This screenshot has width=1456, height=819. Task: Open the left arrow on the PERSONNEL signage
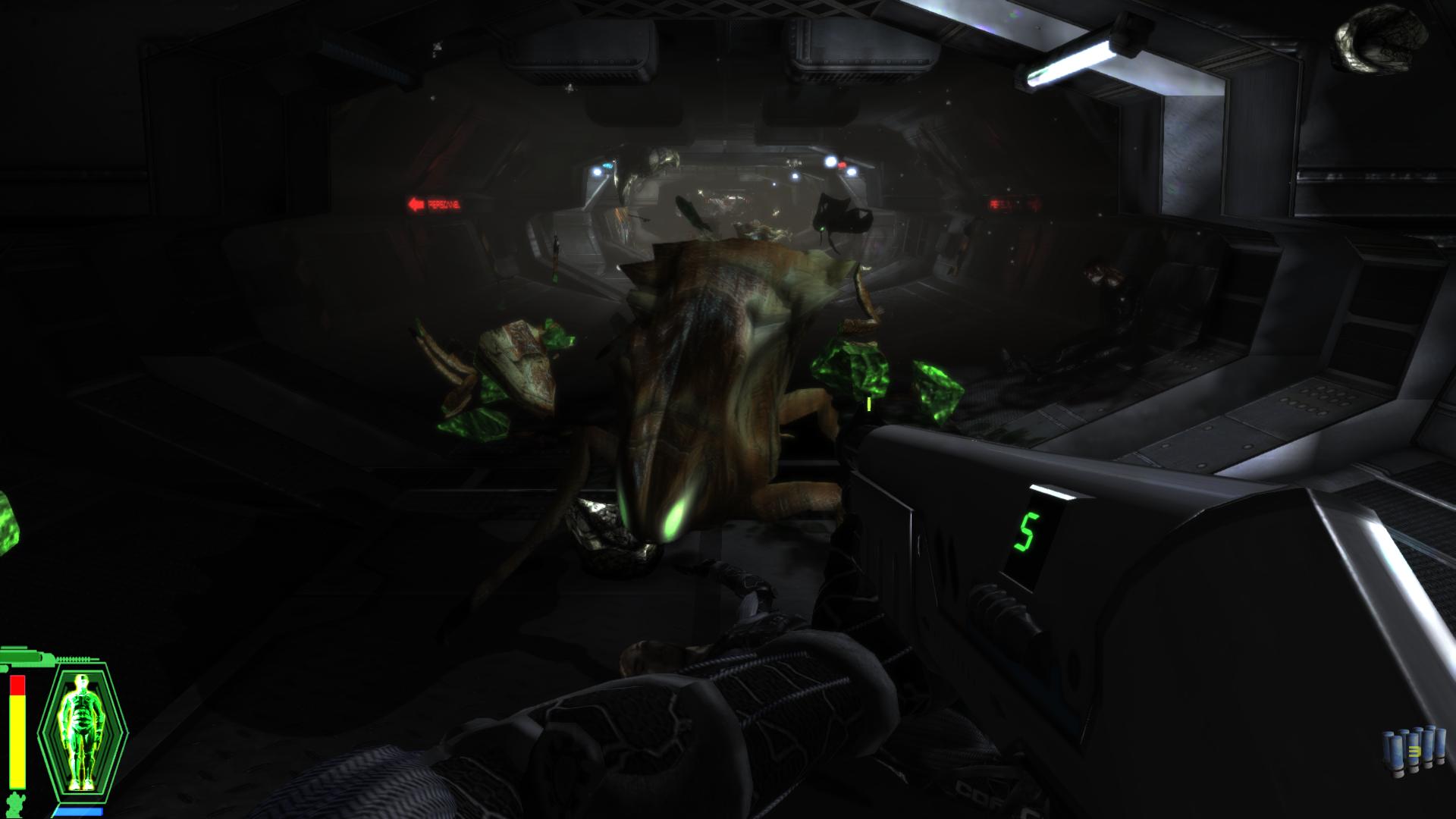416,205
